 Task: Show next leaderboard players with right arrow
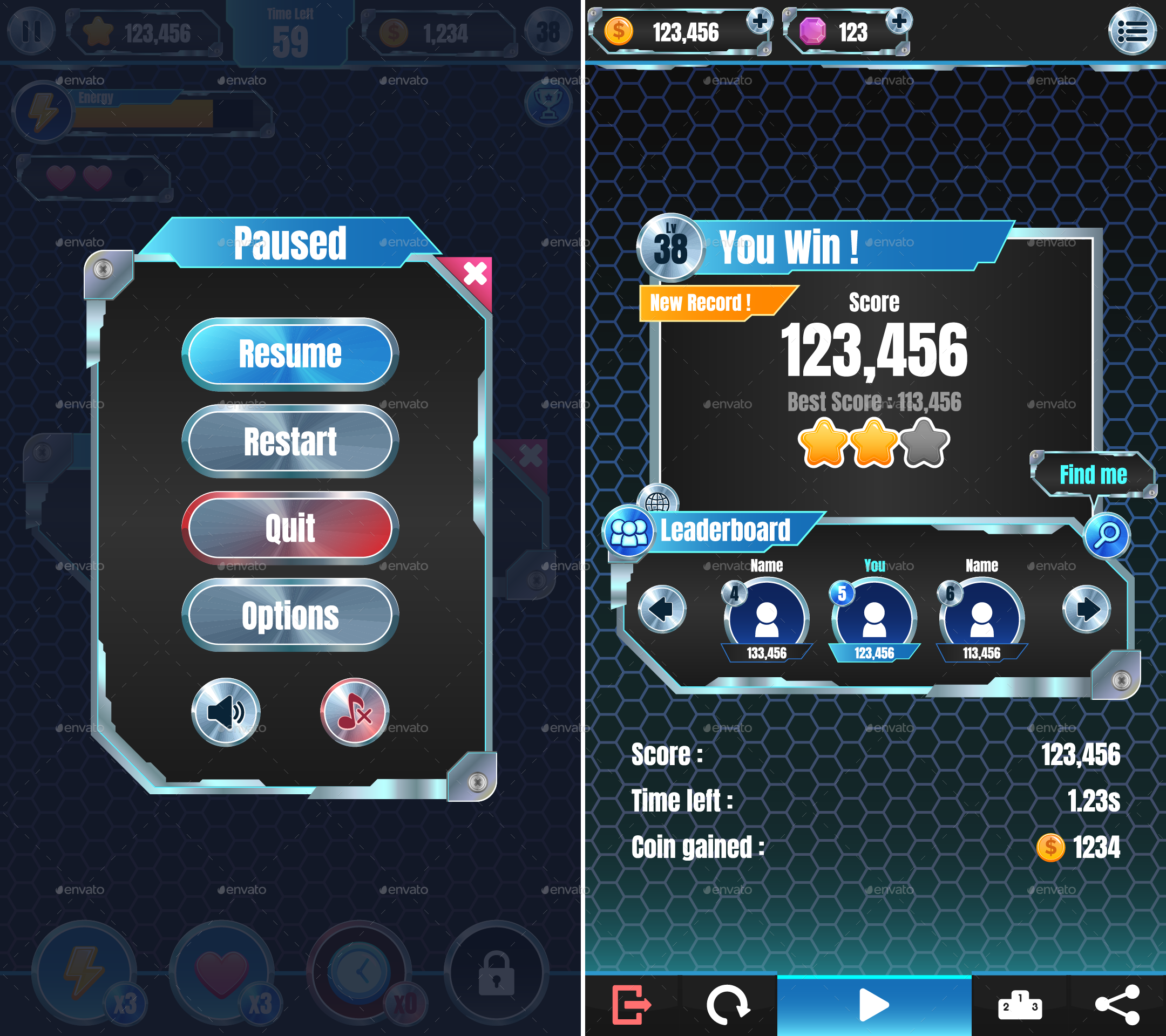coord(1086,609)
